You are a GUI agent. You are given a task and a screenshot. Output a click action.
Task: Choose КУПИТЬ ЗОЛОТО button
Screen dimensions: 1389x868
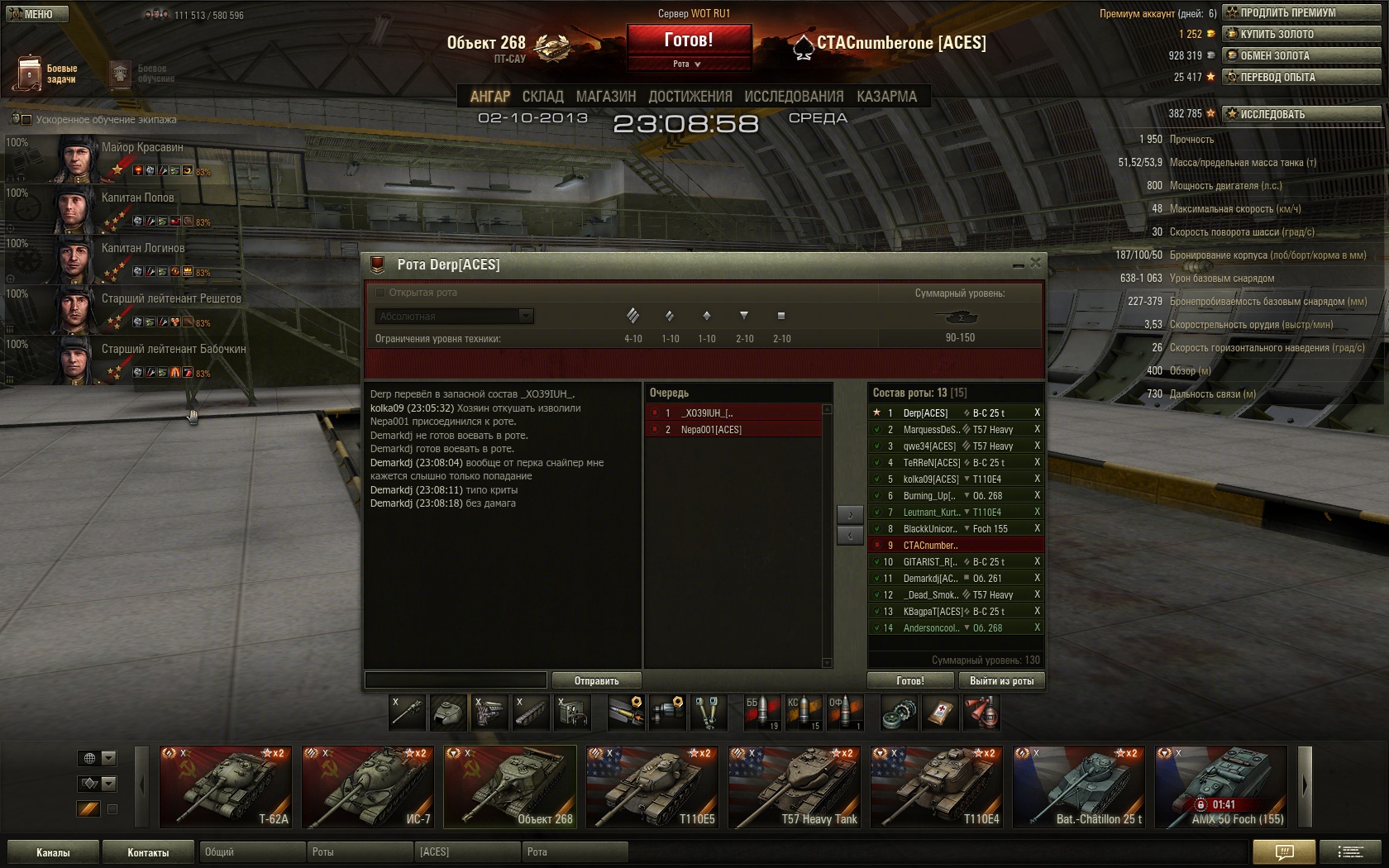click(x=1301, y=34)
